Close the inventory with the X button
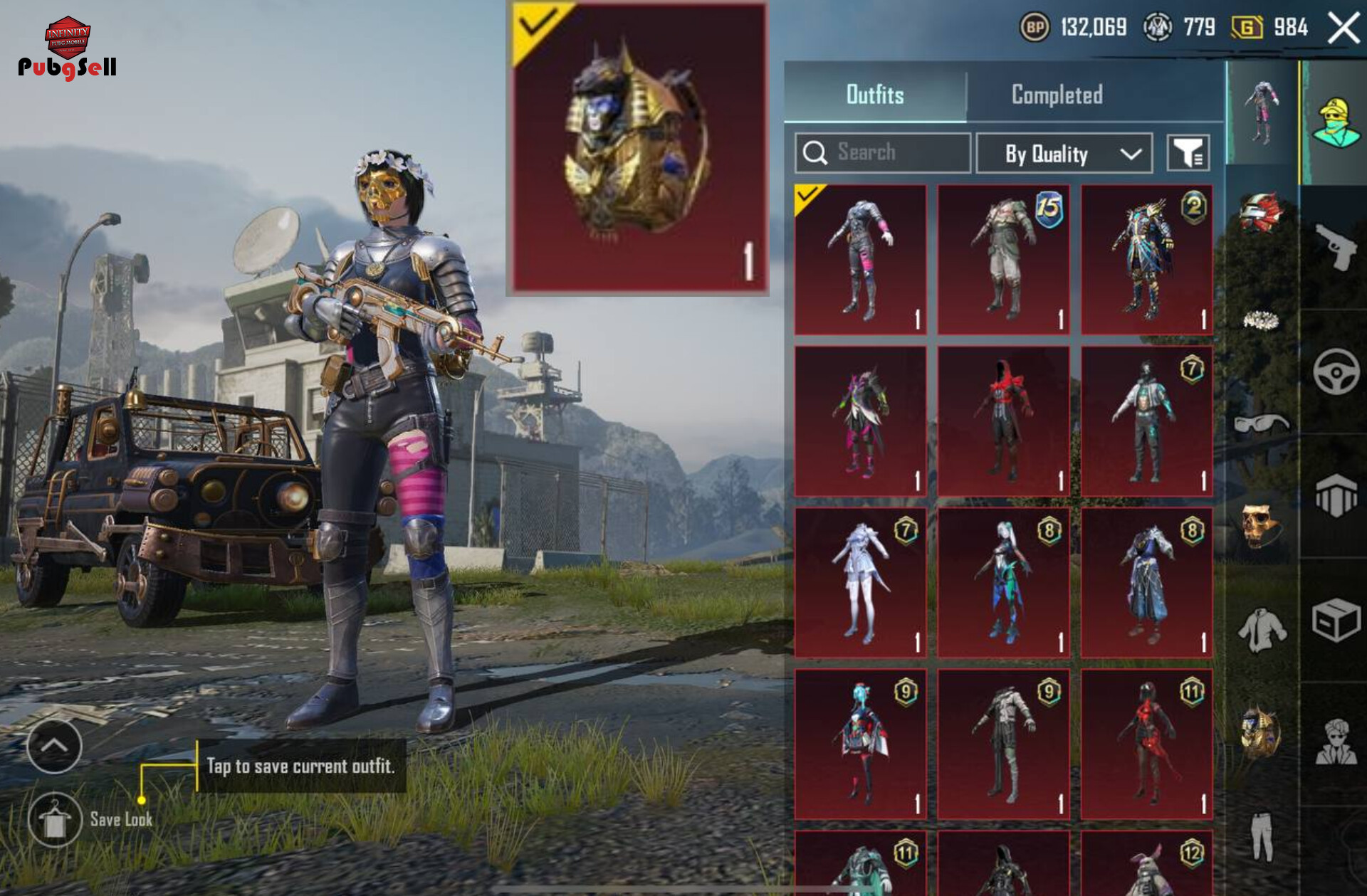 [1344, 29]
